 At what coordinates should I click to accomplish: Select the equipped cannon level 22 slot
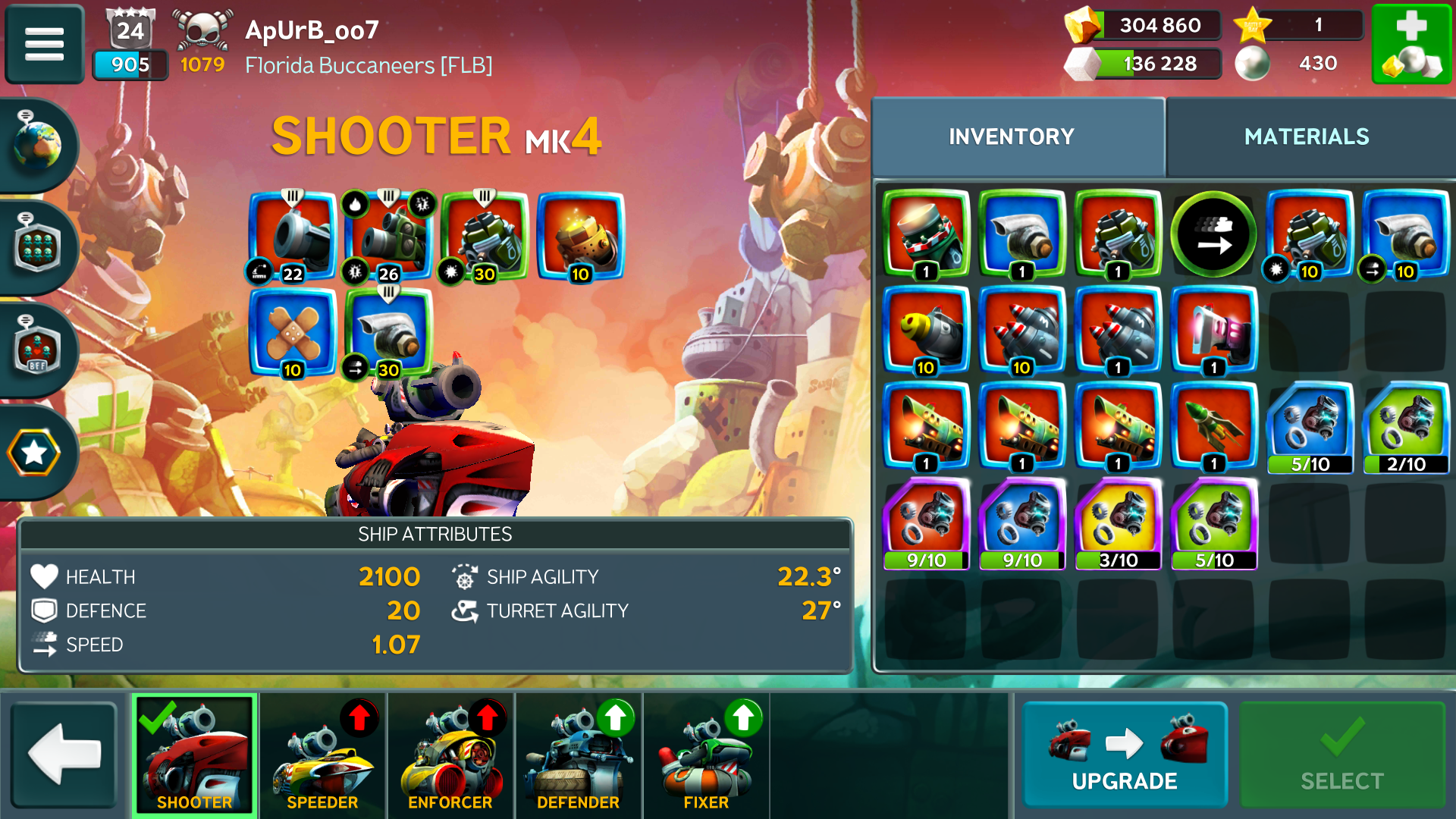(x=293, y=237)
